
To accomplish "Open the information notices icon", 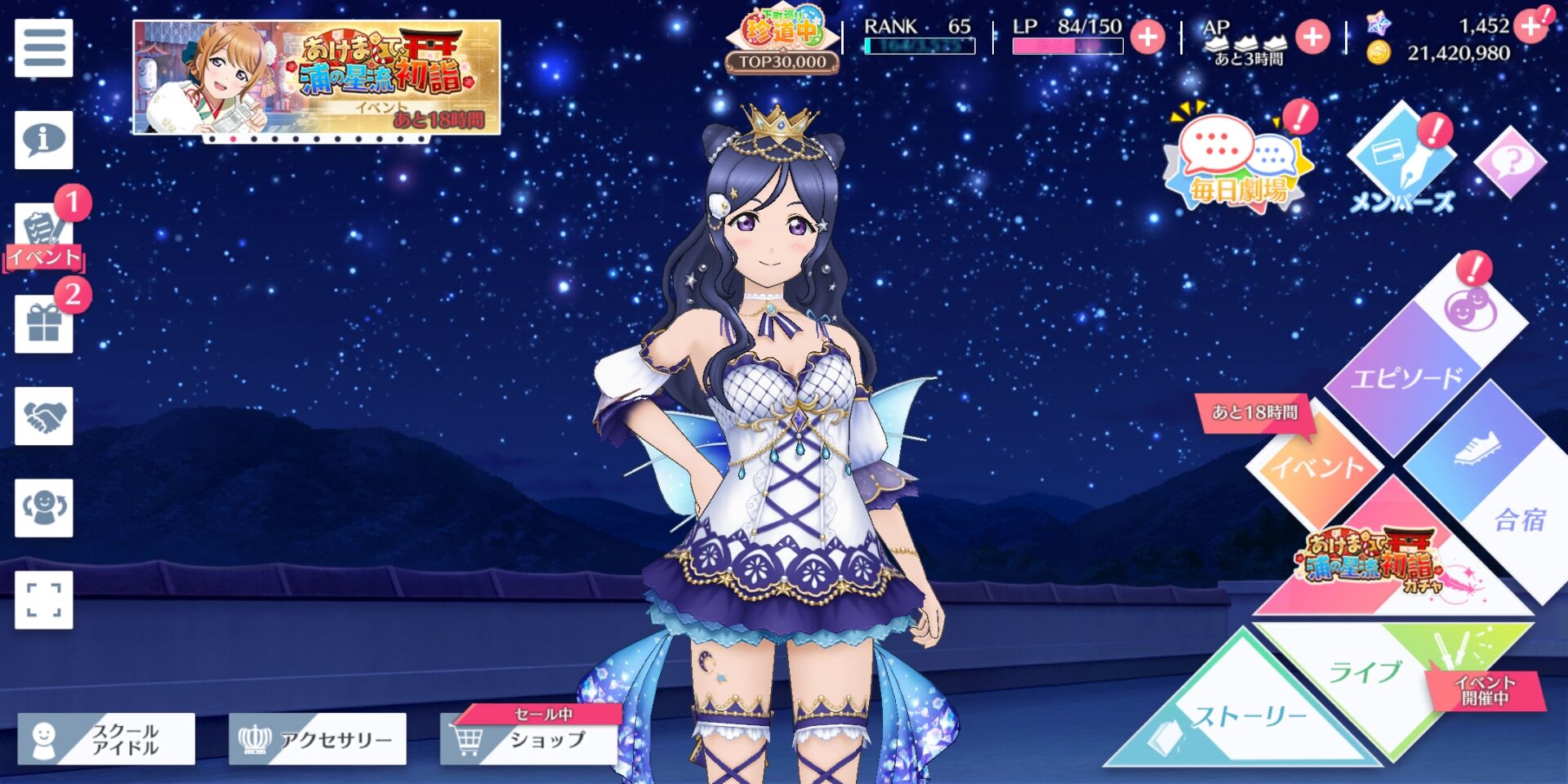I will click(x=44, y=140).
